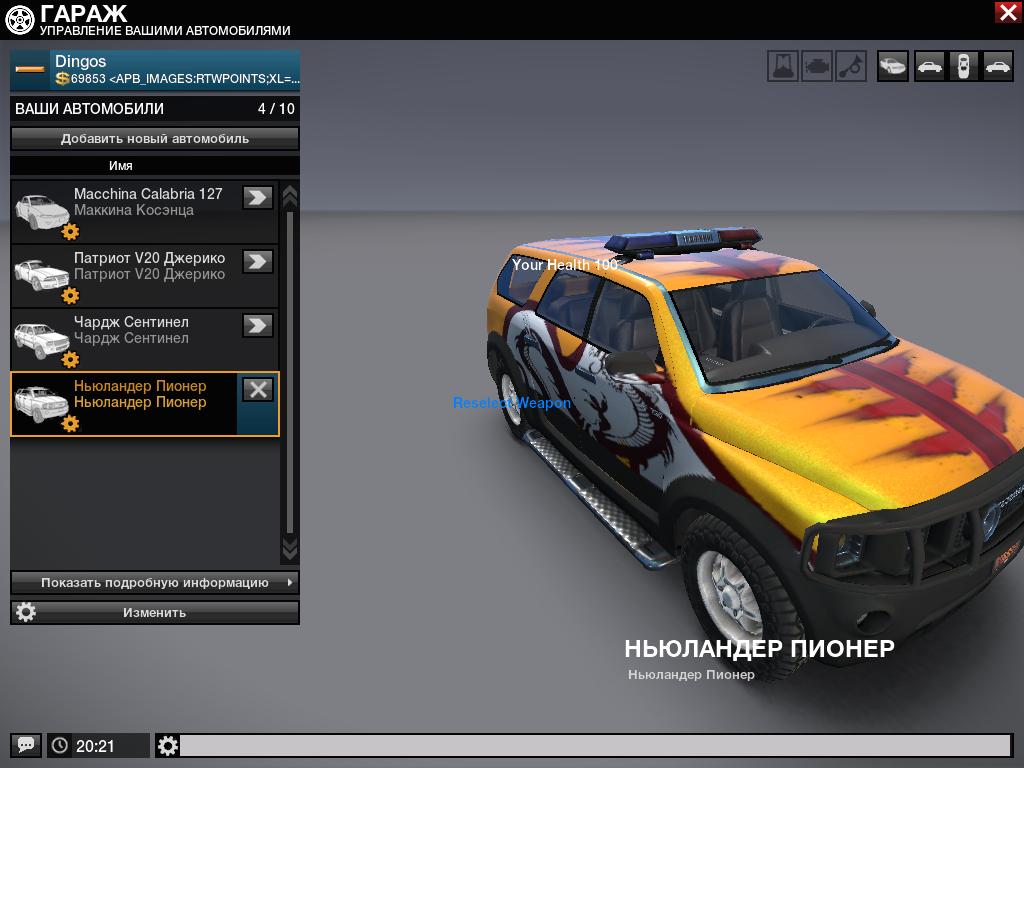The height and width of the screenshot is (900, 1024).
Task: Click the Изменить button
Action: [155, 612]
